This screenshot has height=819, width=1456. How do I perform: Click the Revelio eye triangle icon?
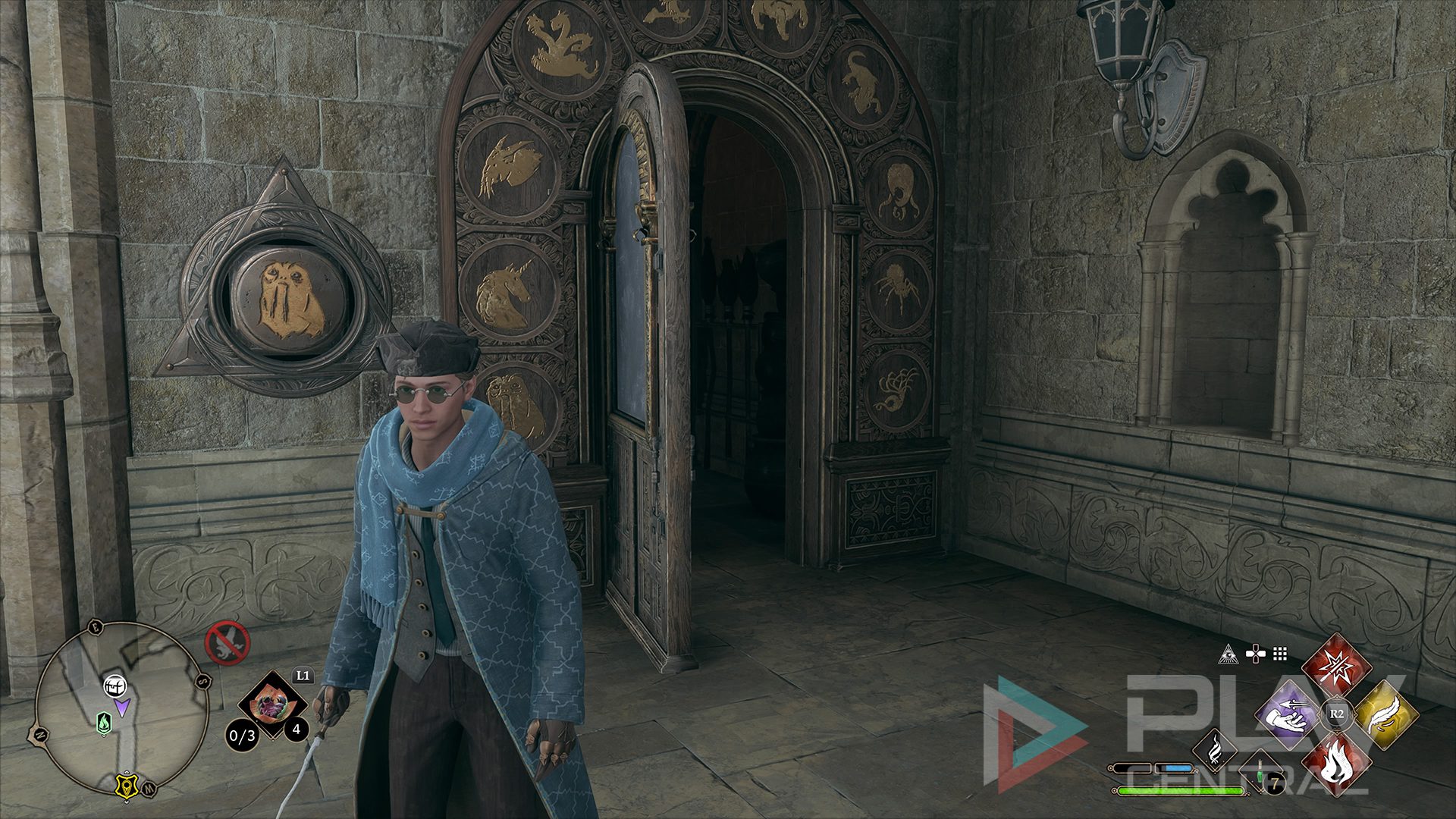(x=1228, y=654)
